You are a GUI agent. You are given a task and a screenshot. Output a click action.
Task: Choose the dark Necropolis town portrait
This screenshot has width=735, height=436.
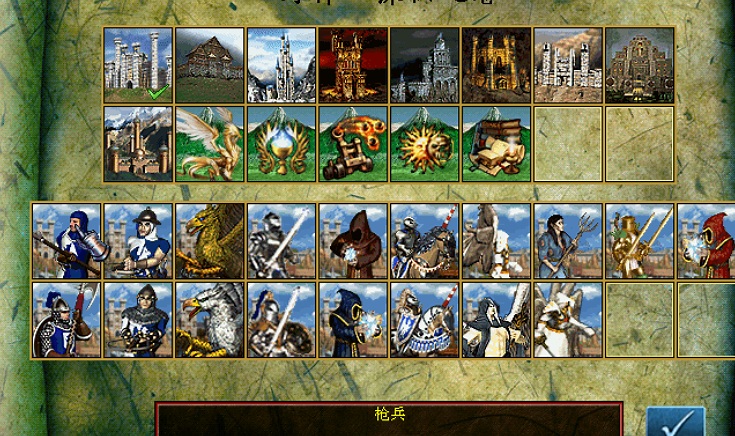coord(426,65)
